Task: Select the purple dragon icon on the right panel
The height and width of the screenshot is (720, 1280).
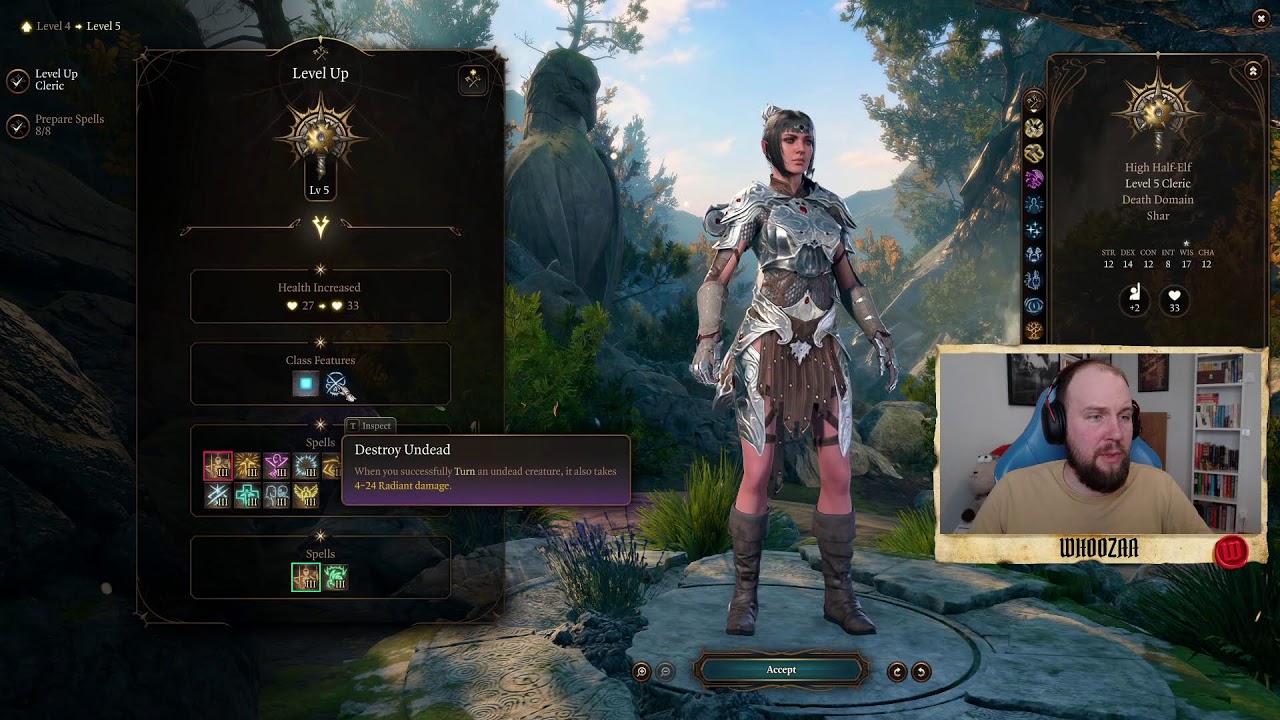Action: point(1033,177)
